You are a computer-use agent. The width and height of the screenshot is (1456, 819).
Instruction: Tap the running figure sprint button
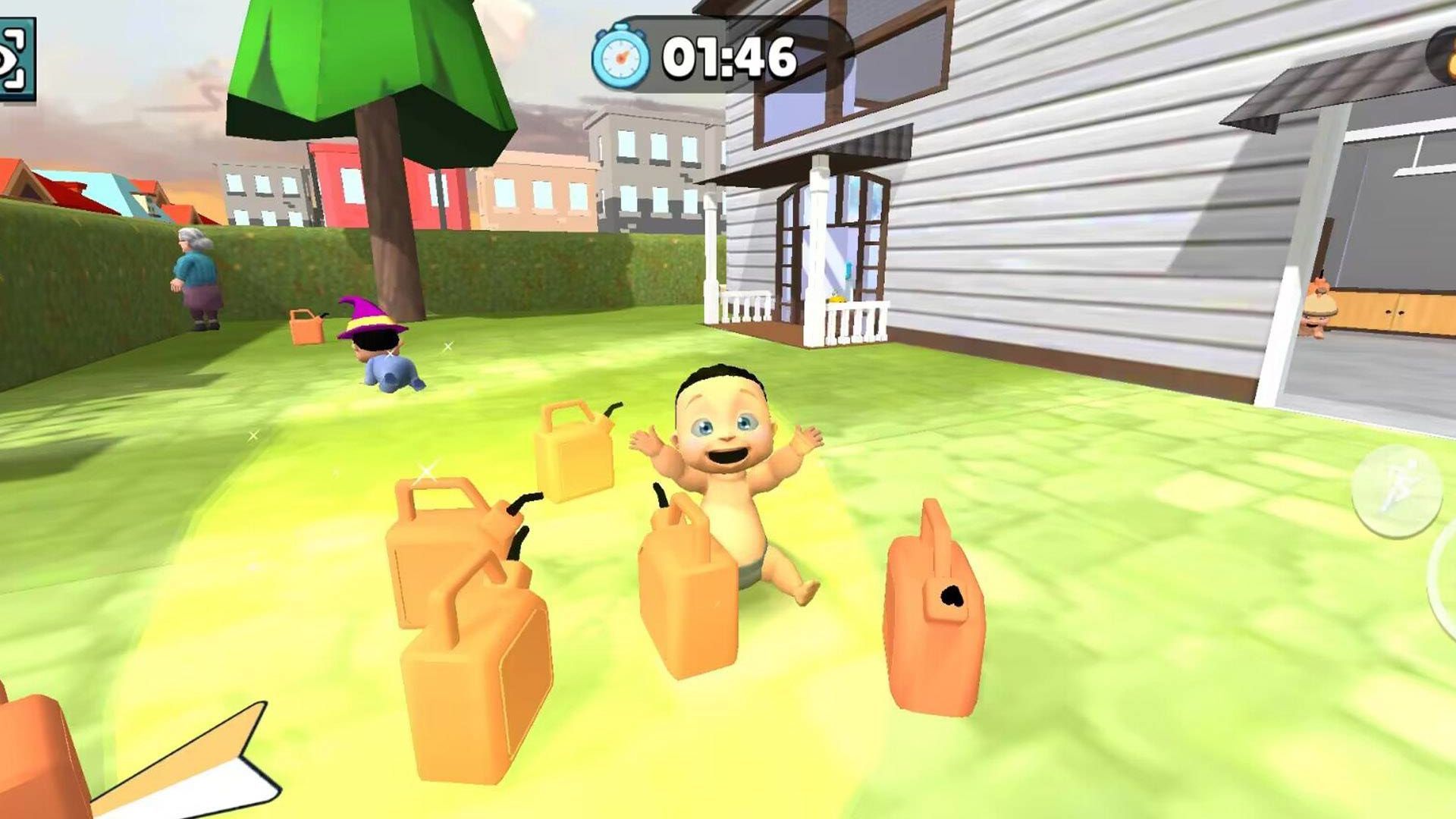1396,491
